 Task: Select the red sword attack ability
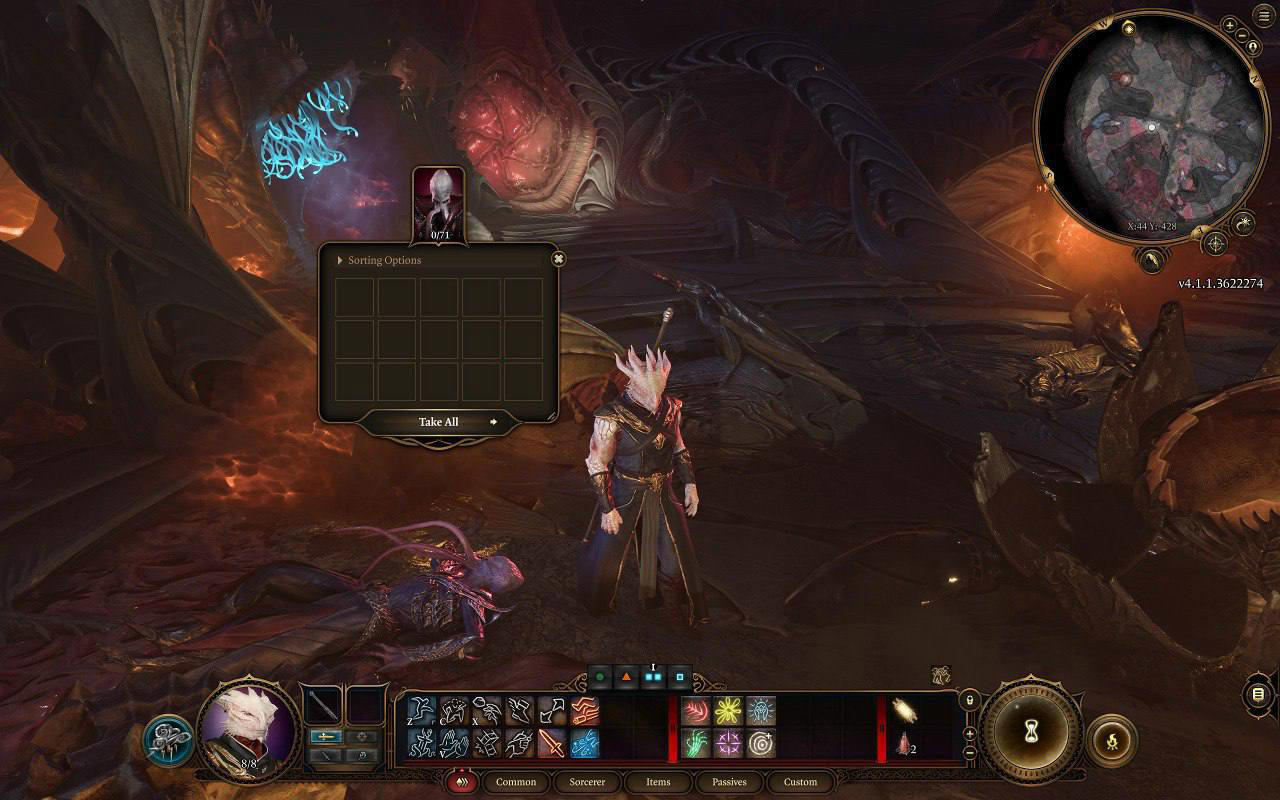(552, 743)
